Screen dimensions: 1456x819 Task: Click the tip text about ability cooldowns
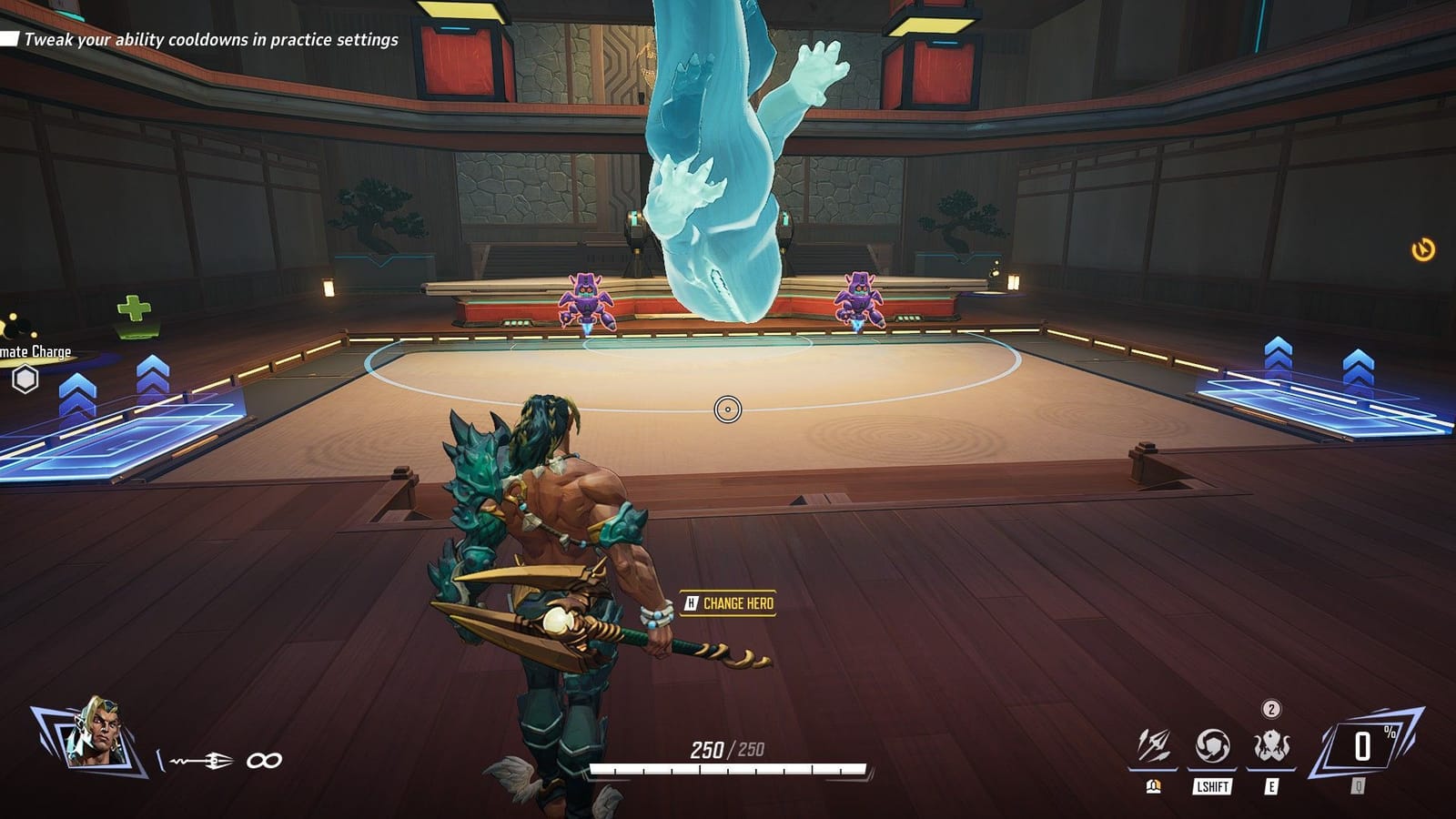(x=211, y=39)
